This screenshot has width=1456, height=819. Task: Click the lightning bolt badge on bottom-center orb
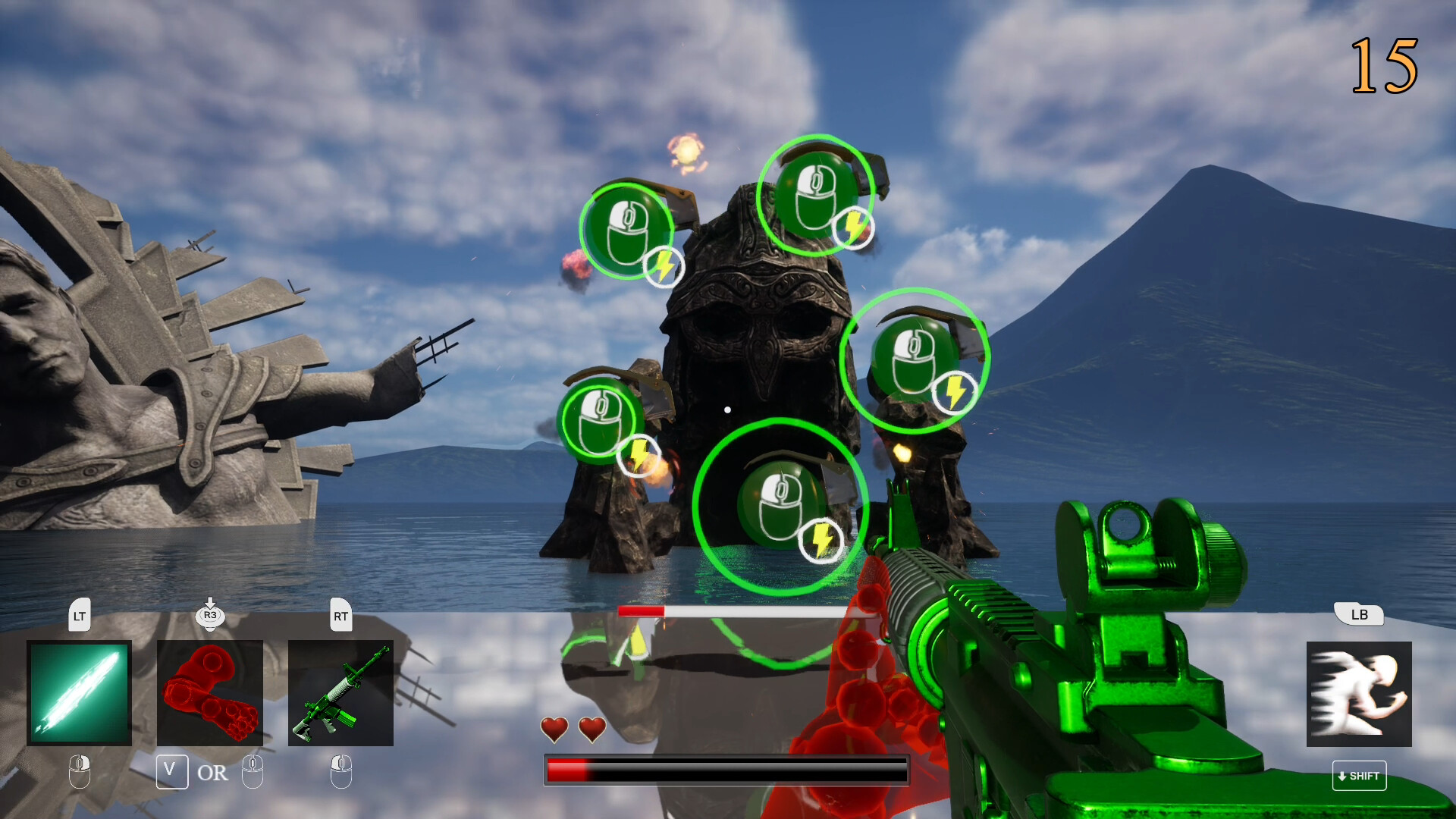(822, 540)
